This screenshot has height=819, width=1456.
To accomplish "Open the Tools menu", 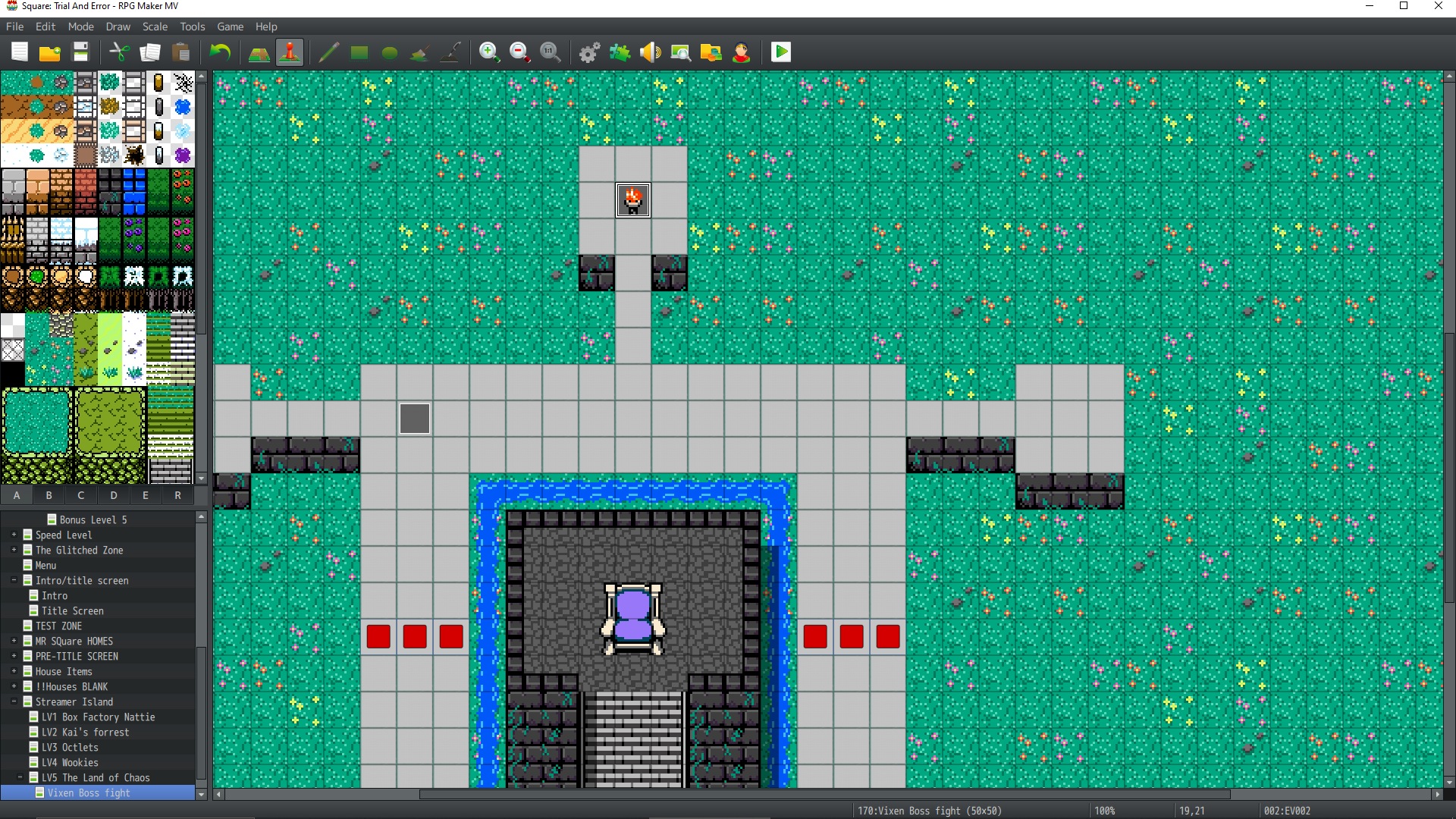I will coord(192,27).
